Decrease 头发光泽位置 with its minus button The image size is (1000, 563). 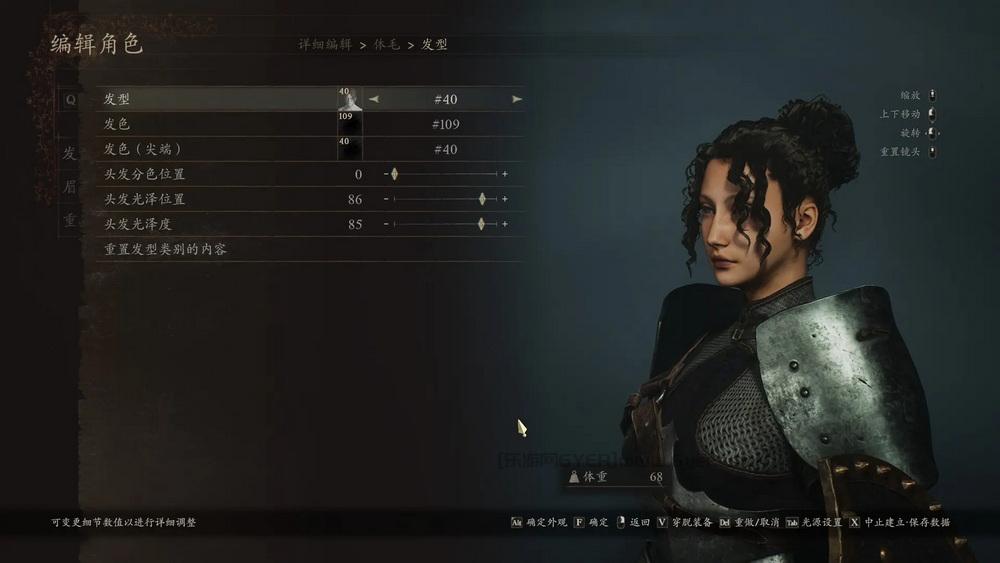point(386,199)
